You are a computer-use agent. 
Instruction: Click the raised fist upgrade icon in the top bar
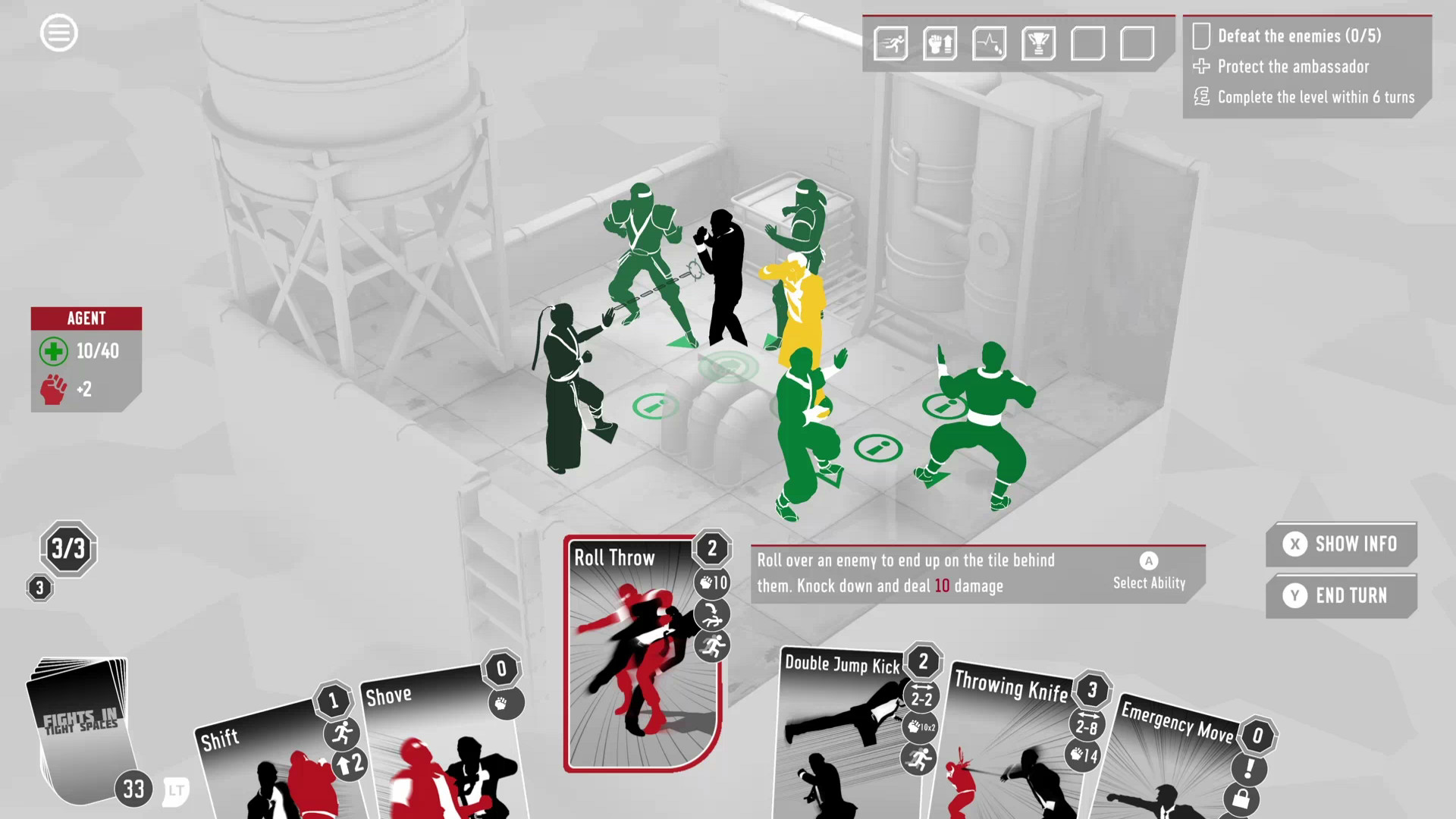click(940, 44)
